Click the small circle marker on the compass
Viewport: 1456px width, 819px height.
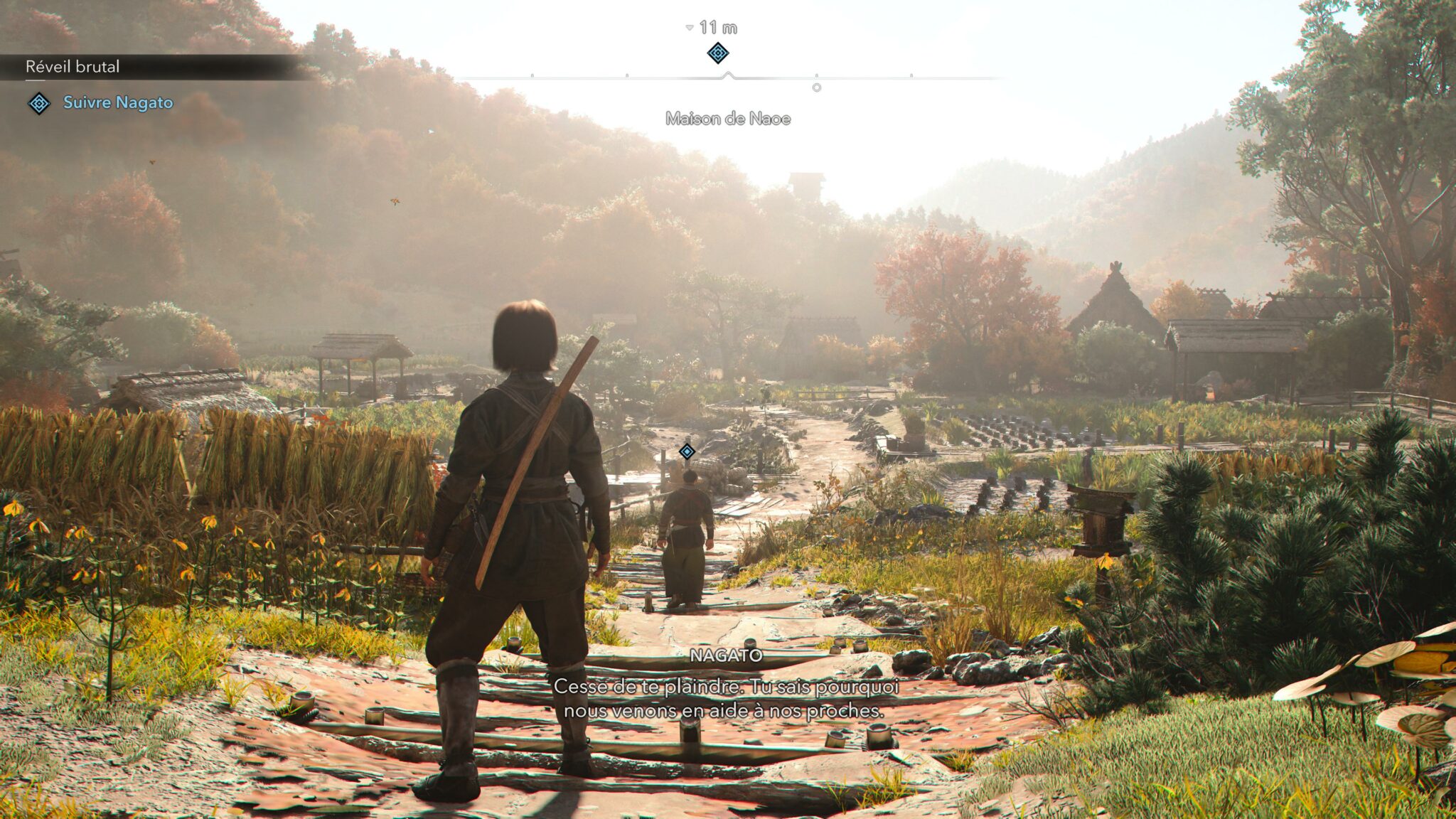817,87
